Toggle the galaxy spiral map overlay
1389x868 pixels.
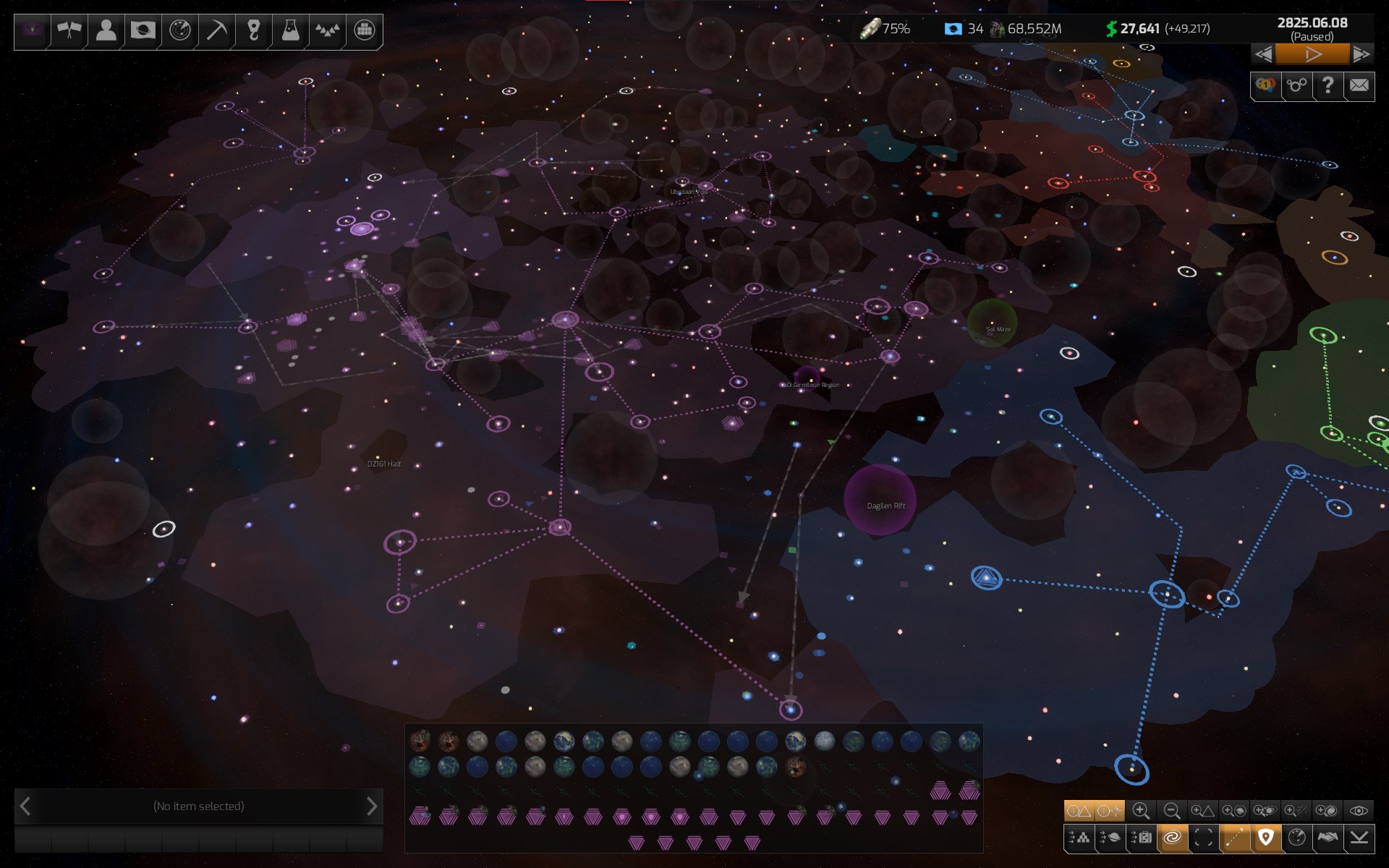[x=1172, y=839]
